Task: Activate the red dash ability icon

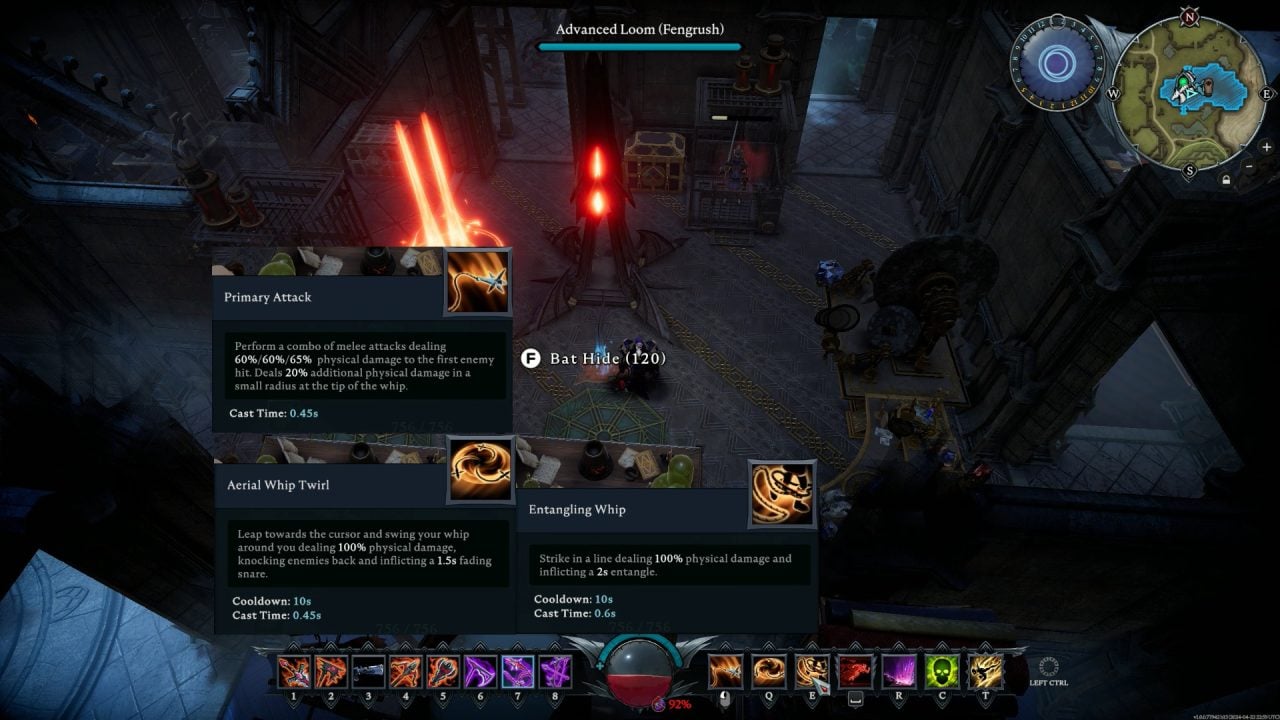Action: 854,671
